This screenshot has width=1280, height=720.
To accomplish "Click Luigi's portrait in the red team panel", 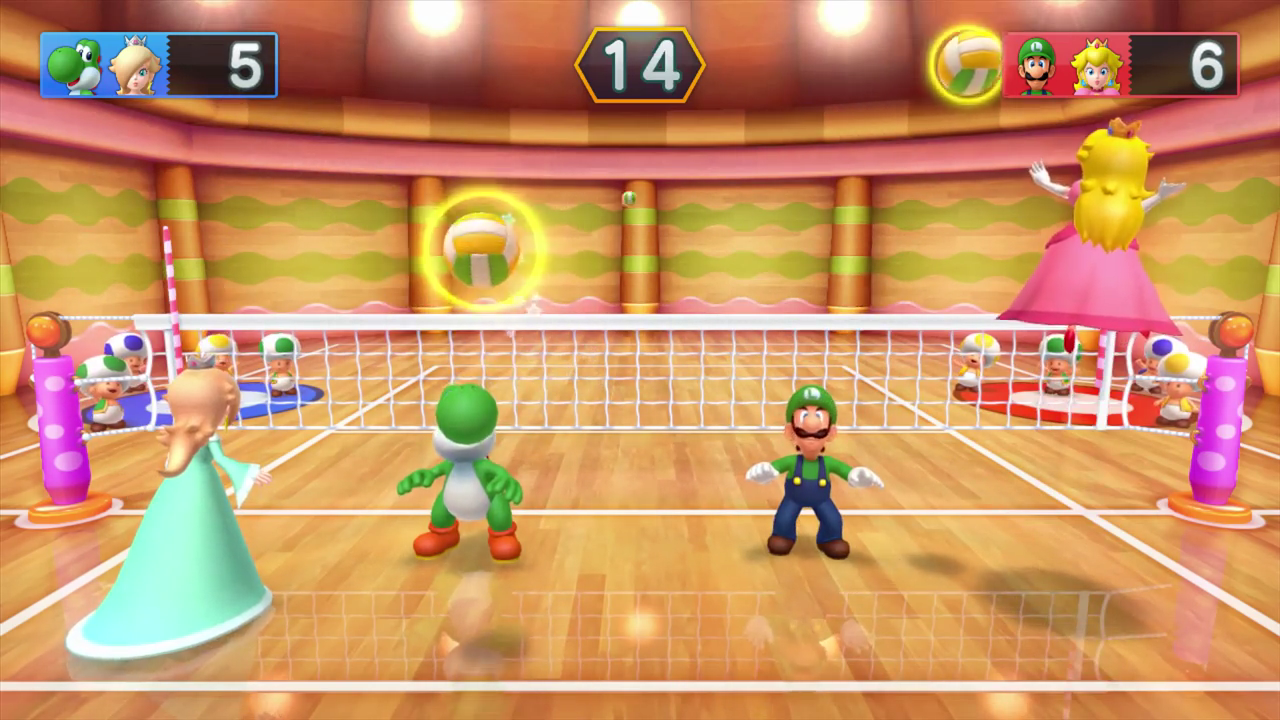I will click(1037, 67).
